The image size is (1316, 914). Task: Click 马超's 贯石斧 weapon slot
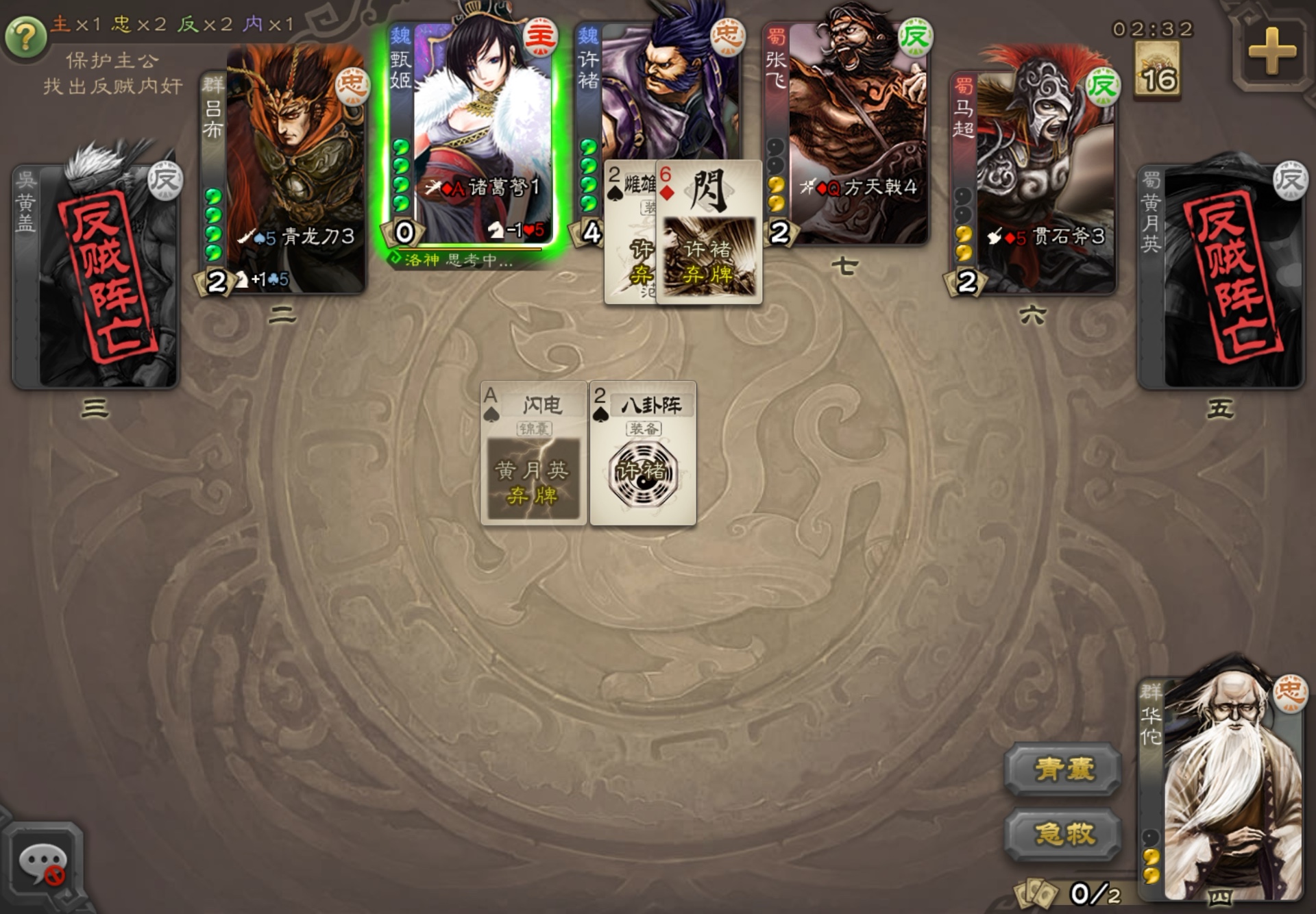point(1046,237)
